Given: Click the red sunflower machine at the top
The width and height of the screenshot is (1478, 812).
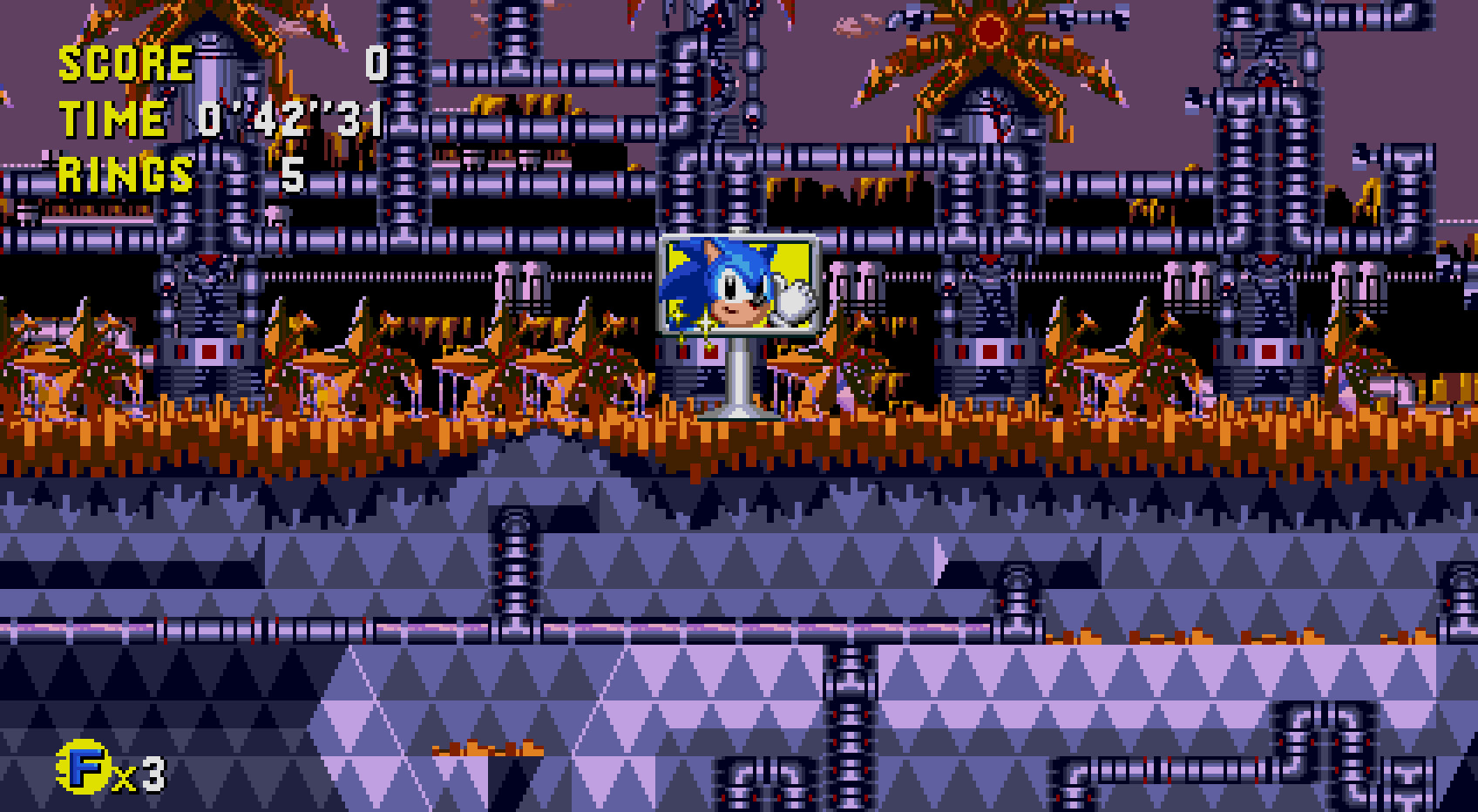Looking at the screenshot, I should coord(989,33).
